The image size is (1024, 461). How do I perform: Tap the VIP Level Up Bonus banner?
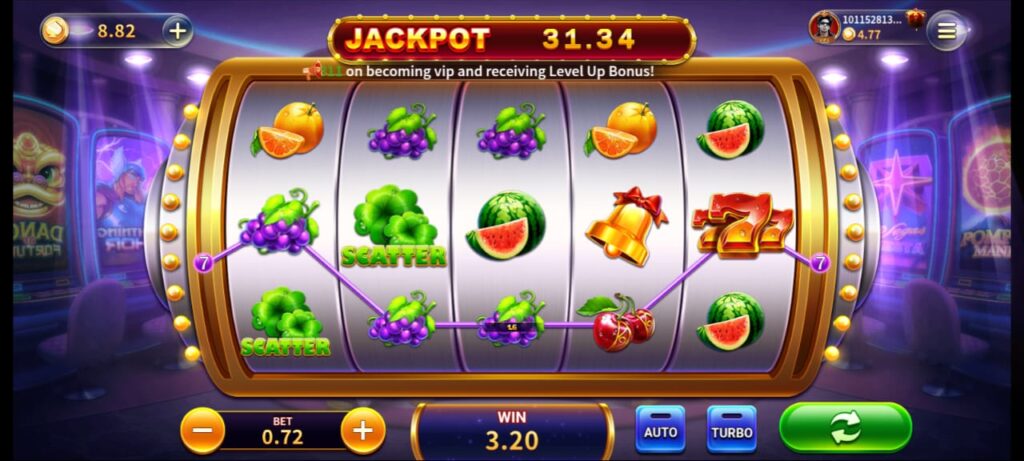pos(480,71)
